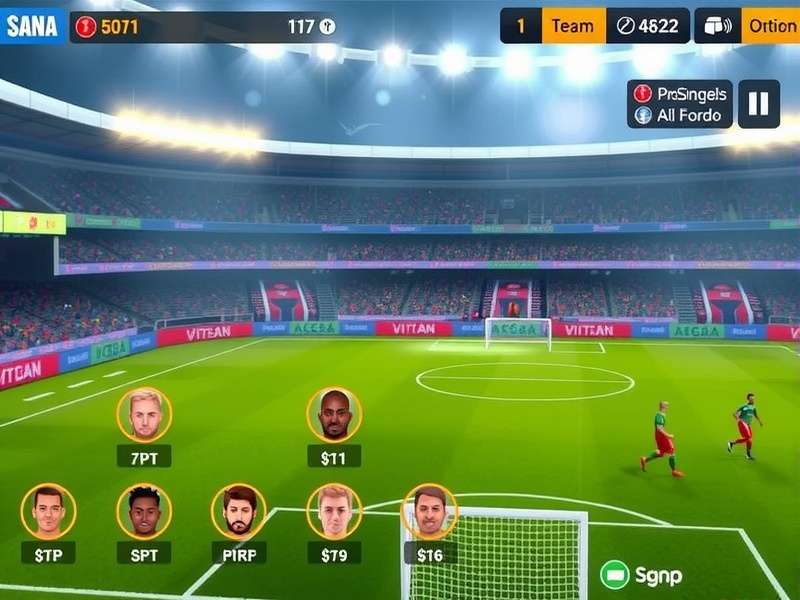Open the Otion menu
The image size is (800, 600).
[x=771, y=26]
